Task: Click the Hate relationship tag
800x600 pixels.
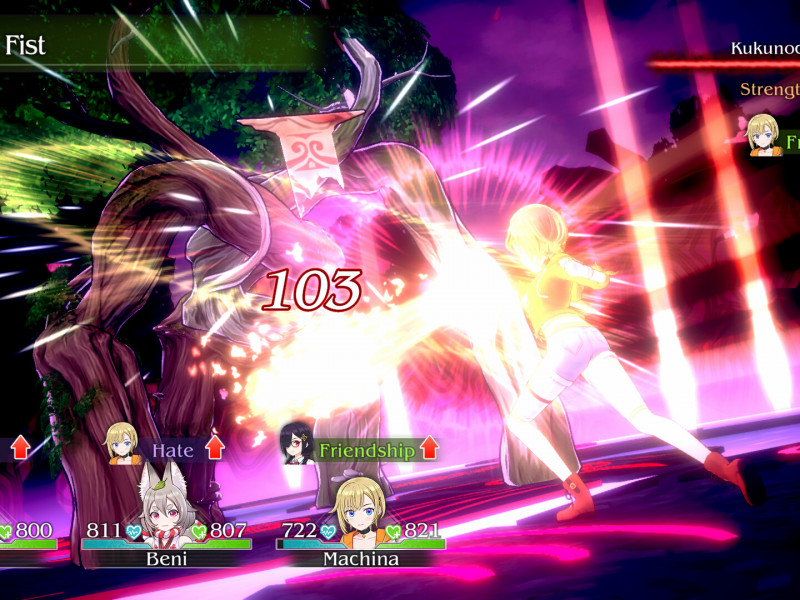Action: [x=172, y=450]
